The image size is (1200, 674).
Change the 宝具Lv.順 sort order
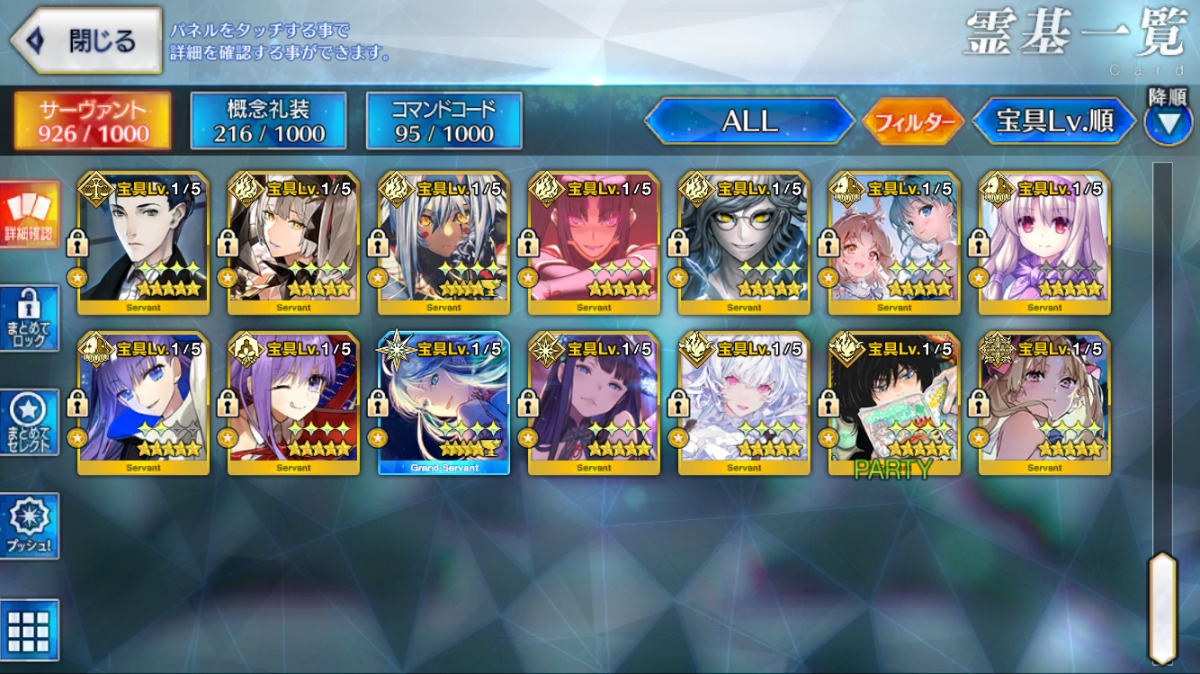pyautogui.click(x=1054, y=121)
